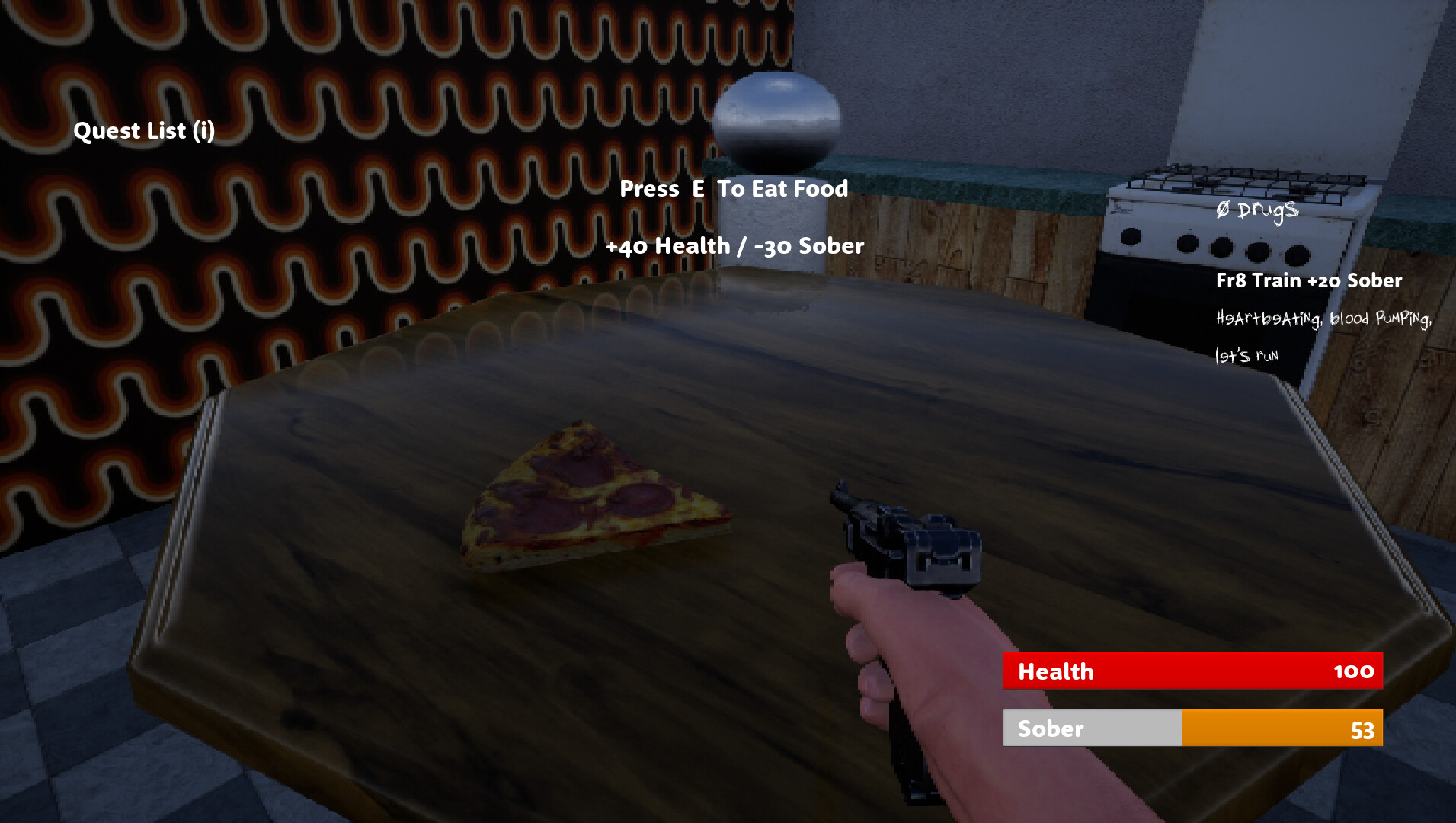Toggle the Quest List (i) panel
This screenshot has height=823, width=1456.
tap(145, 130)
